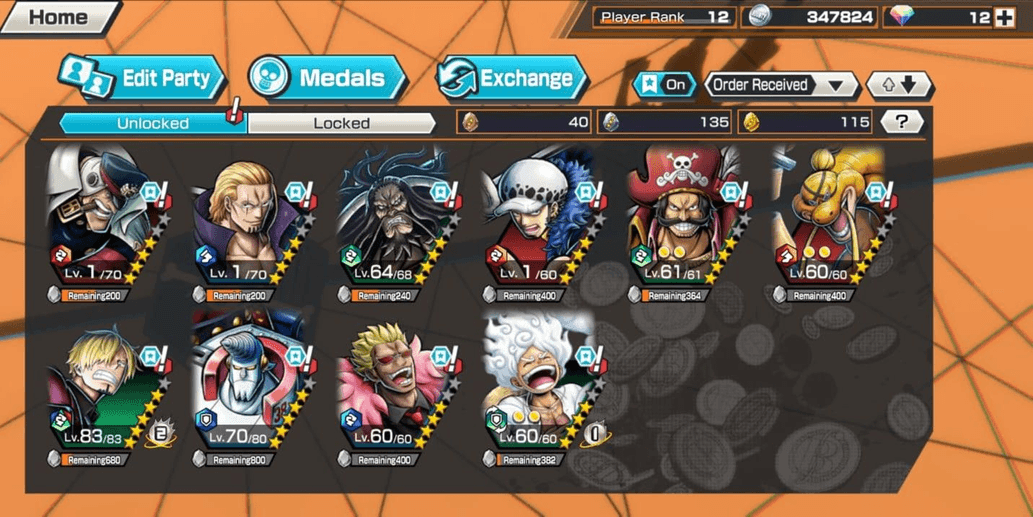Reverse the sort order with arrows button
Screen dimensions: 1033x517
pos(898,85)
